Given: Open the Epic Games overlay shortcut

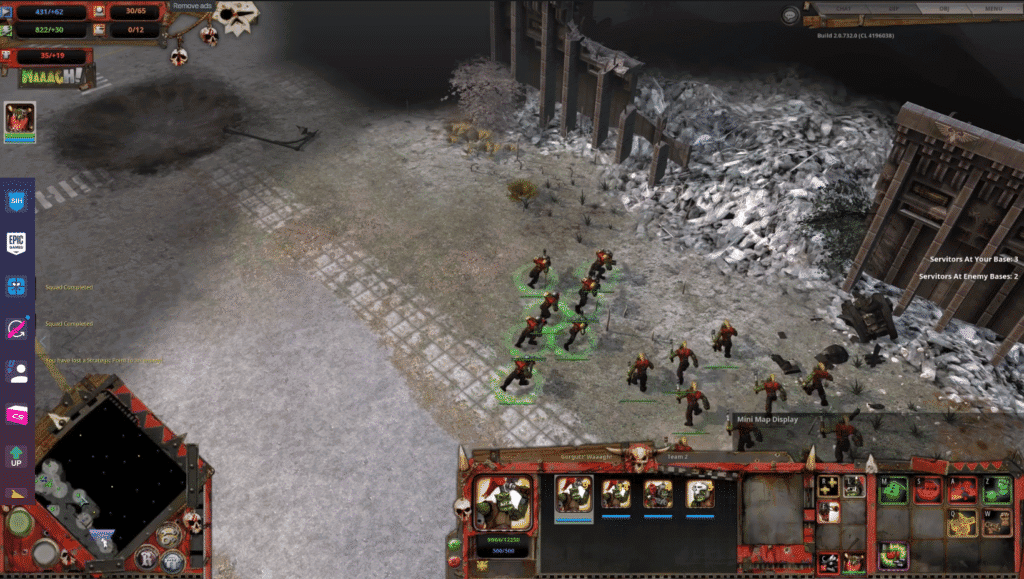Looking at the screenshot, I should tap(16, 243).
